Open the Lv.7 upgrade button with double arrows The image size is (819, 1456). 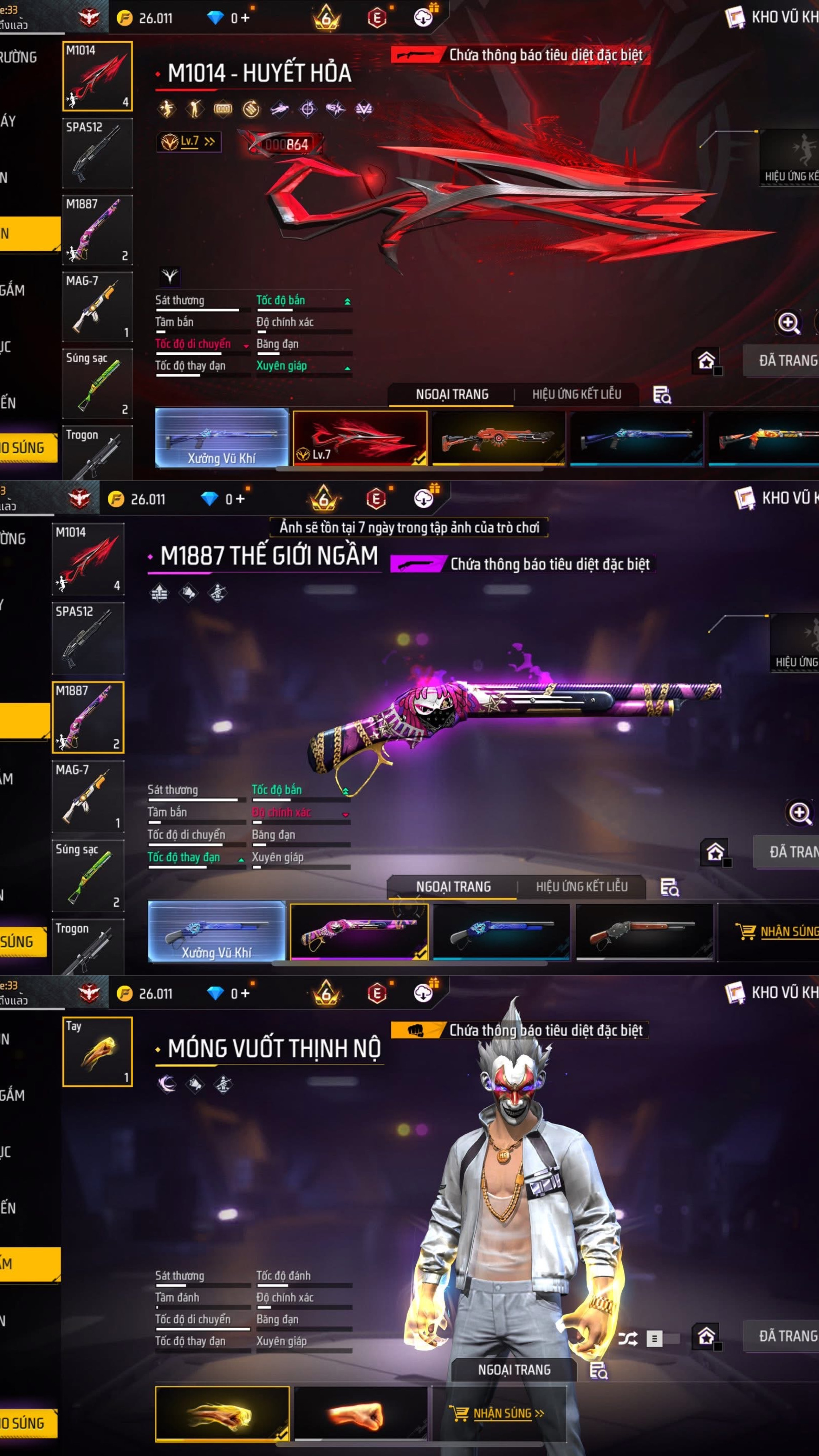pos(189,141)
